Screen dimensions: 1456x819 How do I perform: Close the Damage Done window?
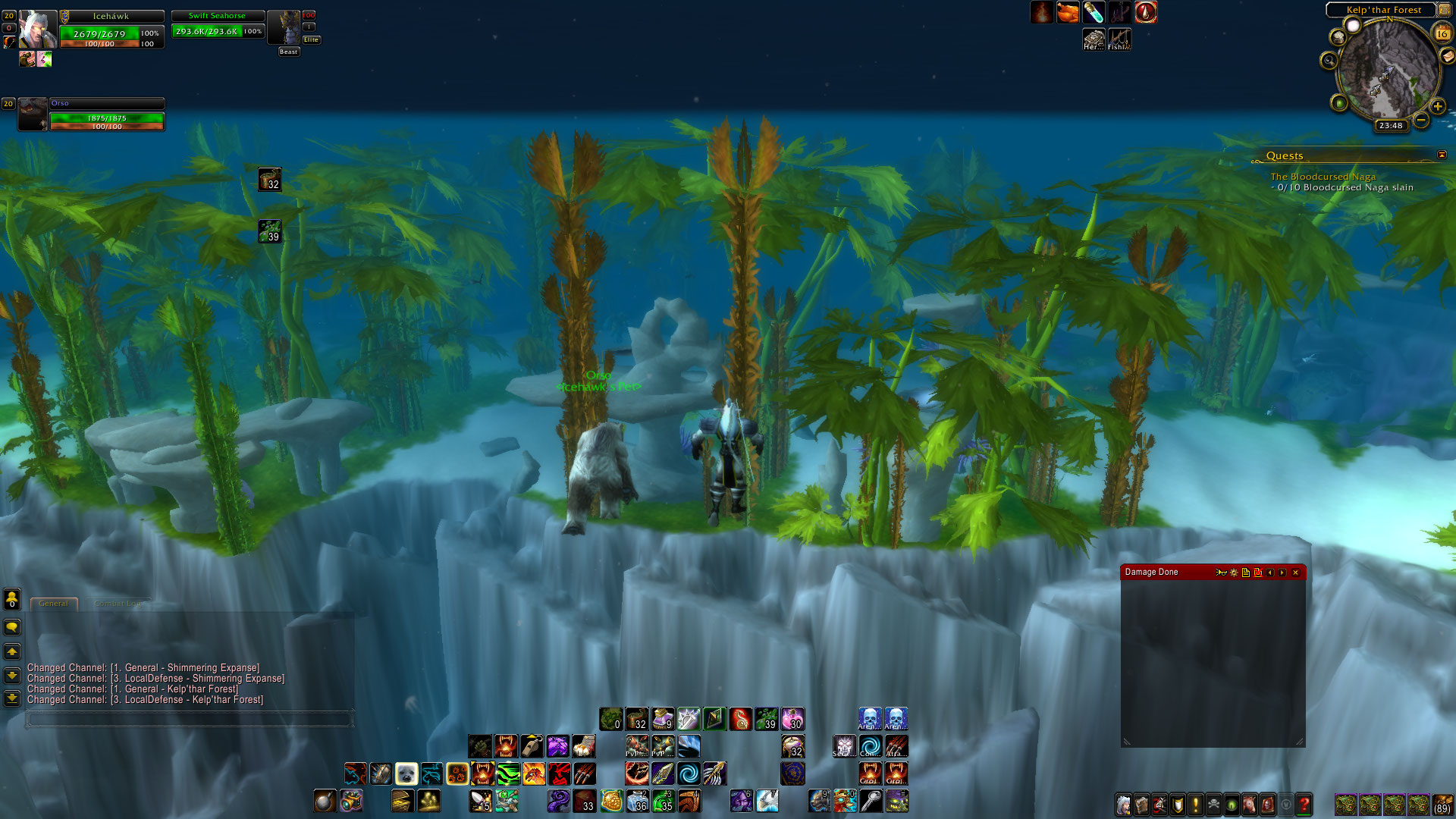(1295, 573)
